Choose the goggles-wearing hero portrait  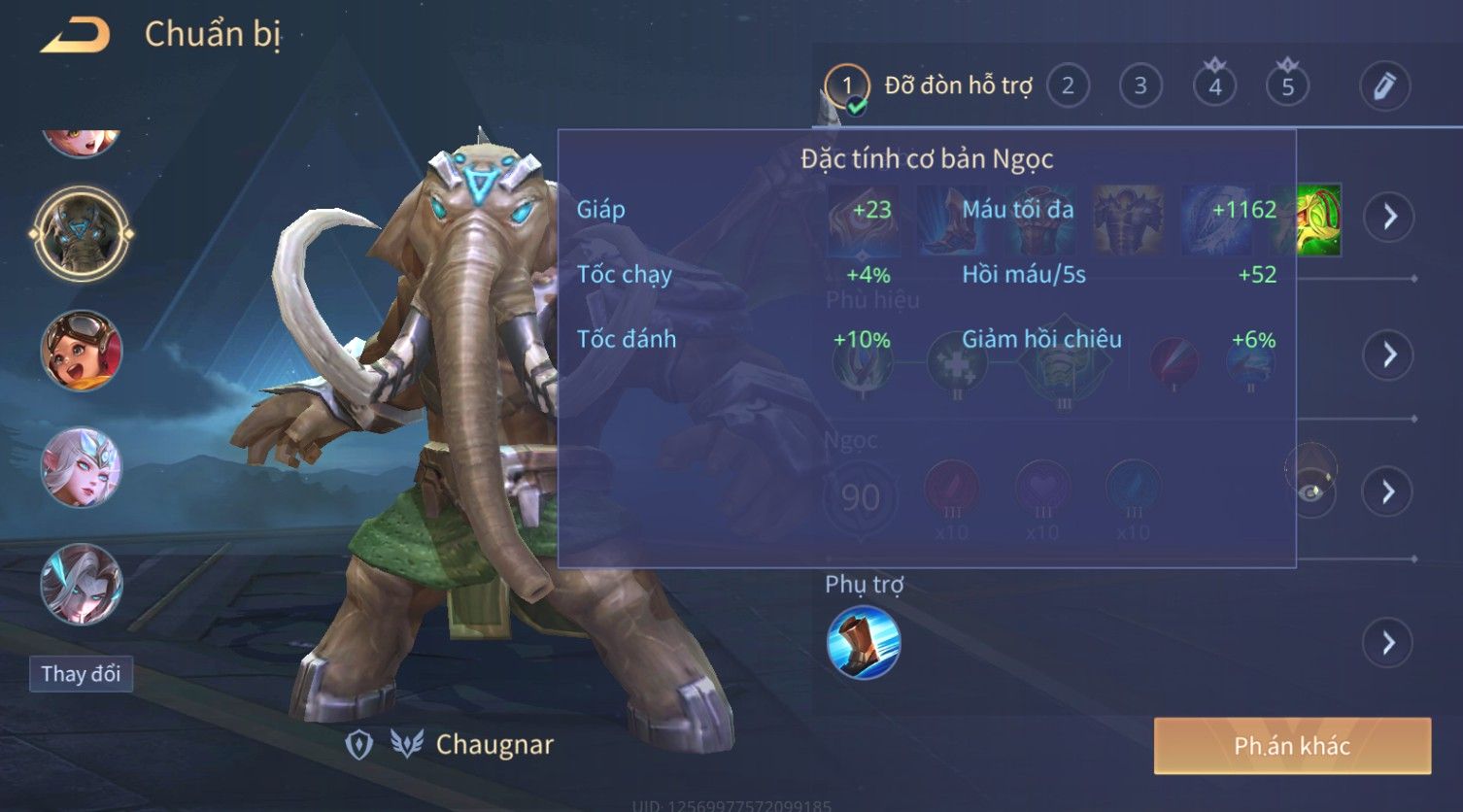coord(82,351)
